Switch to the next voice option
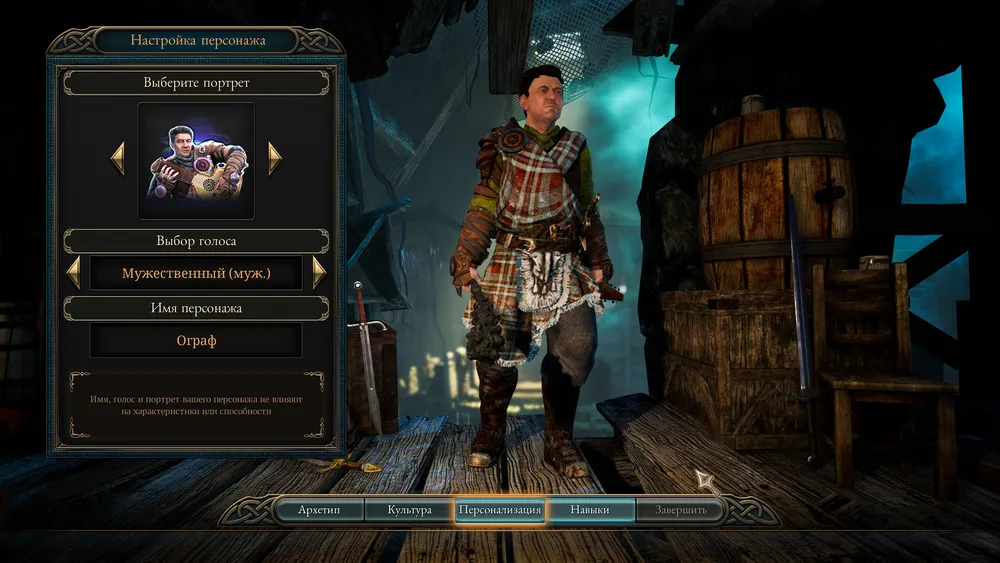The height and width of the screenshot is (563, 1000). [319, 272]
